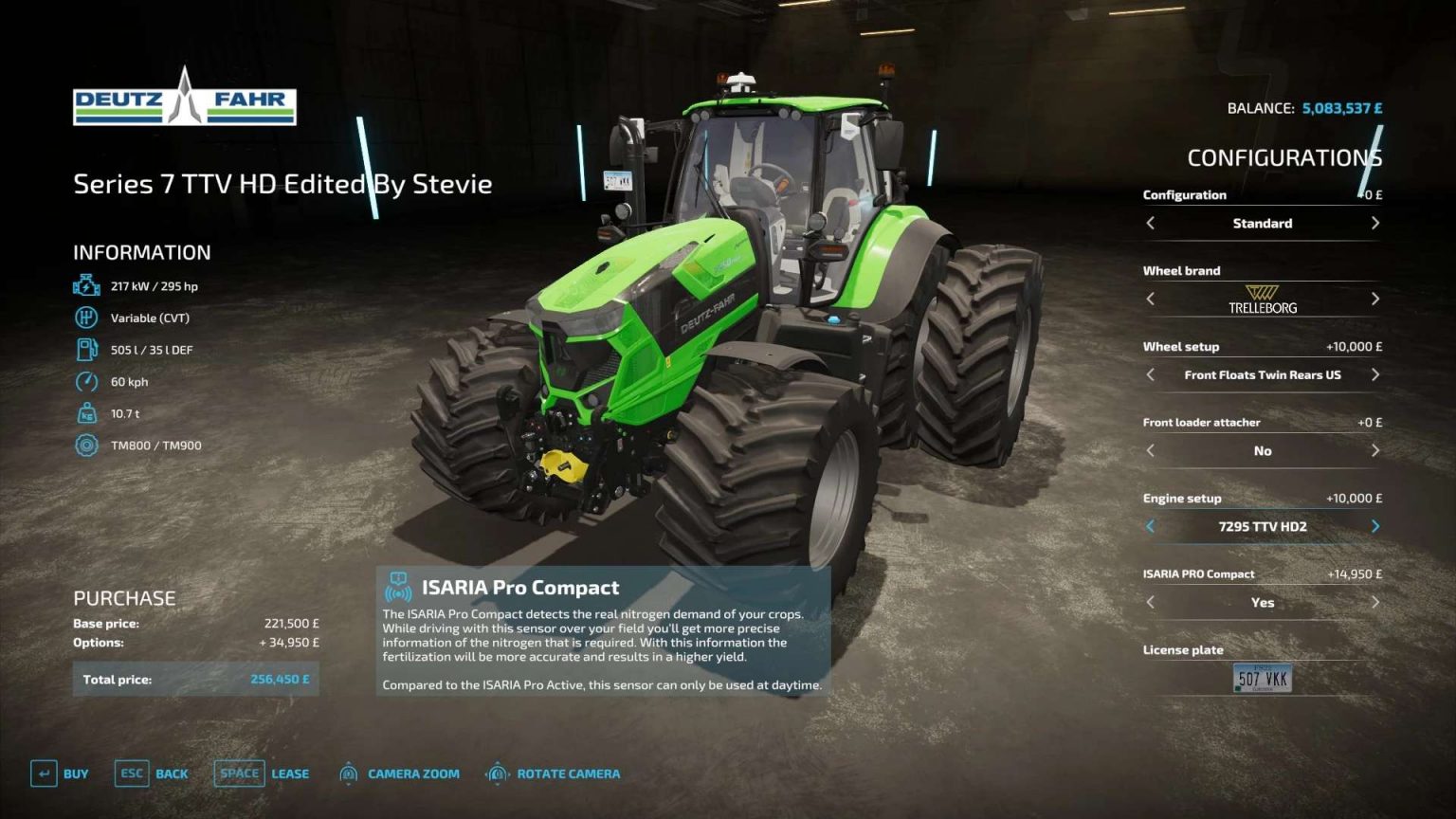Click the ISARIA Pro Compact sensor icon
This screenshot has width=1456, height=819.
click(x=398, y=588)
